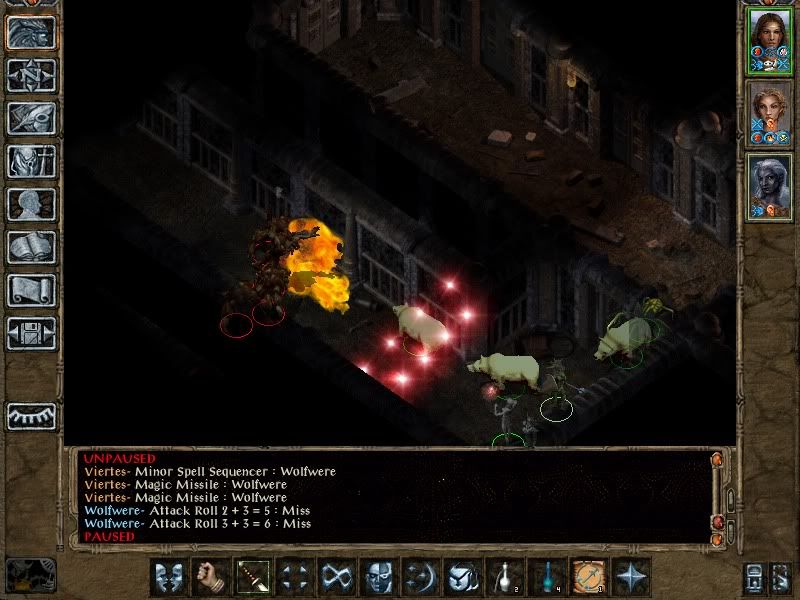Choose the talk masks action button

pyautogui.click(x=169, y=577)
